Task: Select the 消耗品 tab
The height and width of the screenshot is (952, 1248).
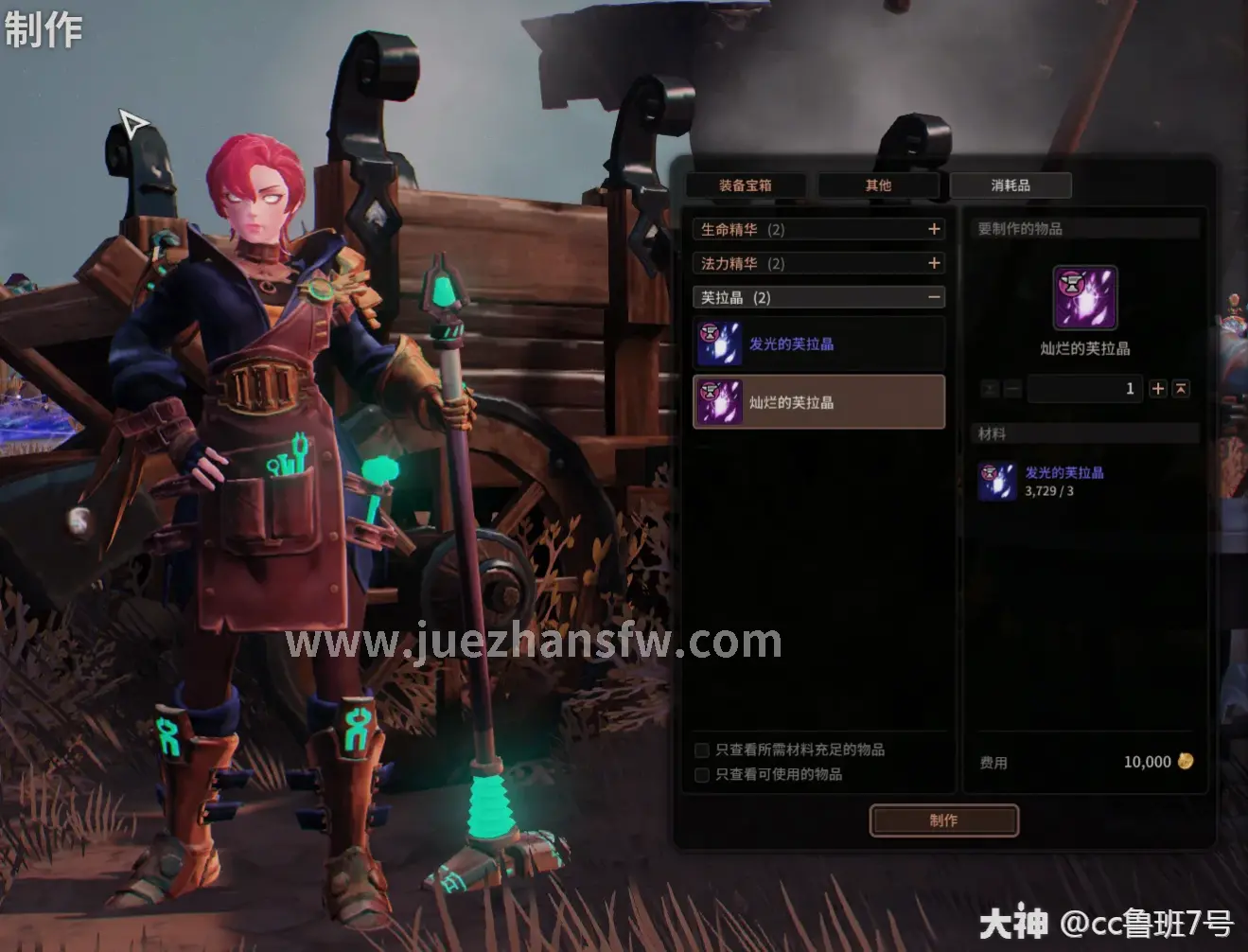Action: coord(1011,185)
